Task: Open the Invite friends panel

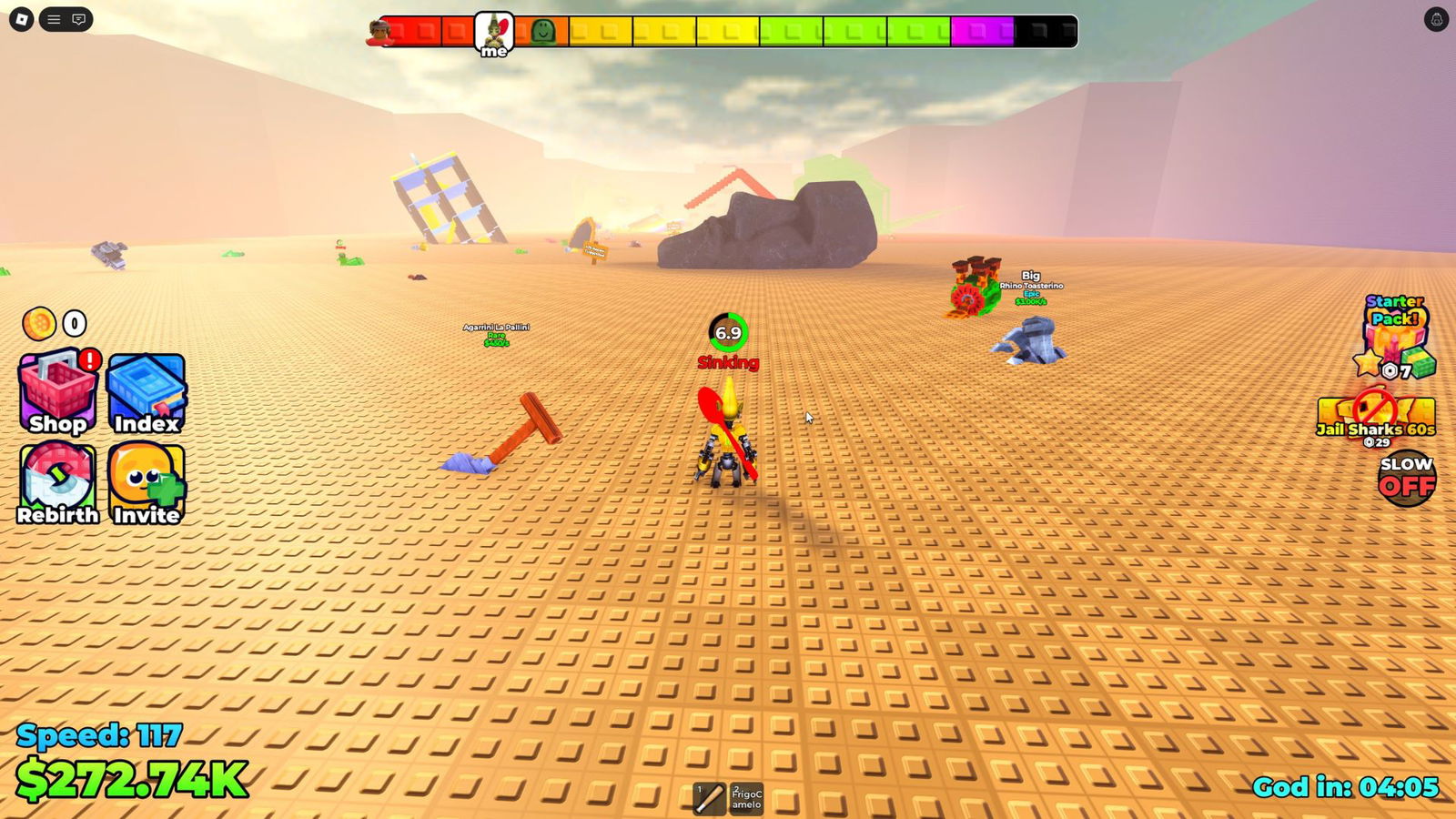Action: pyautogui.click(x=147, y=483)
